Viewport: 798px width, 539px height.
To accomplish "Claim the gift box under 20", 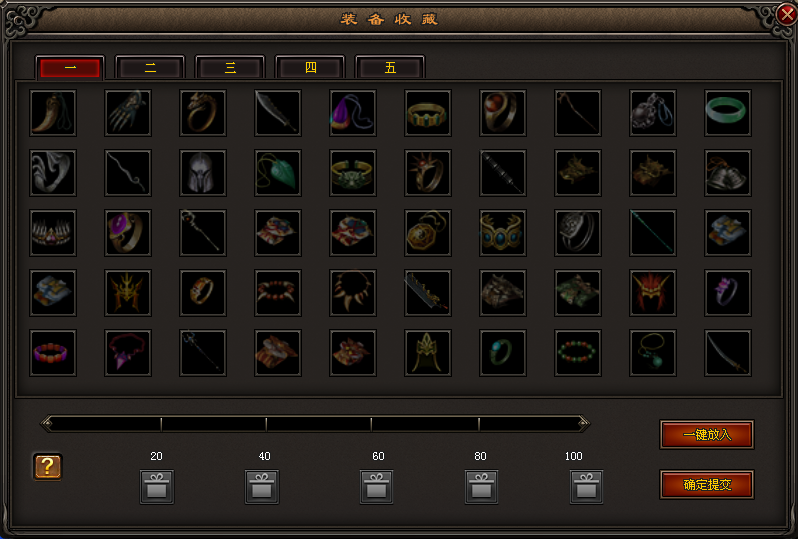I will click(157, 487).
